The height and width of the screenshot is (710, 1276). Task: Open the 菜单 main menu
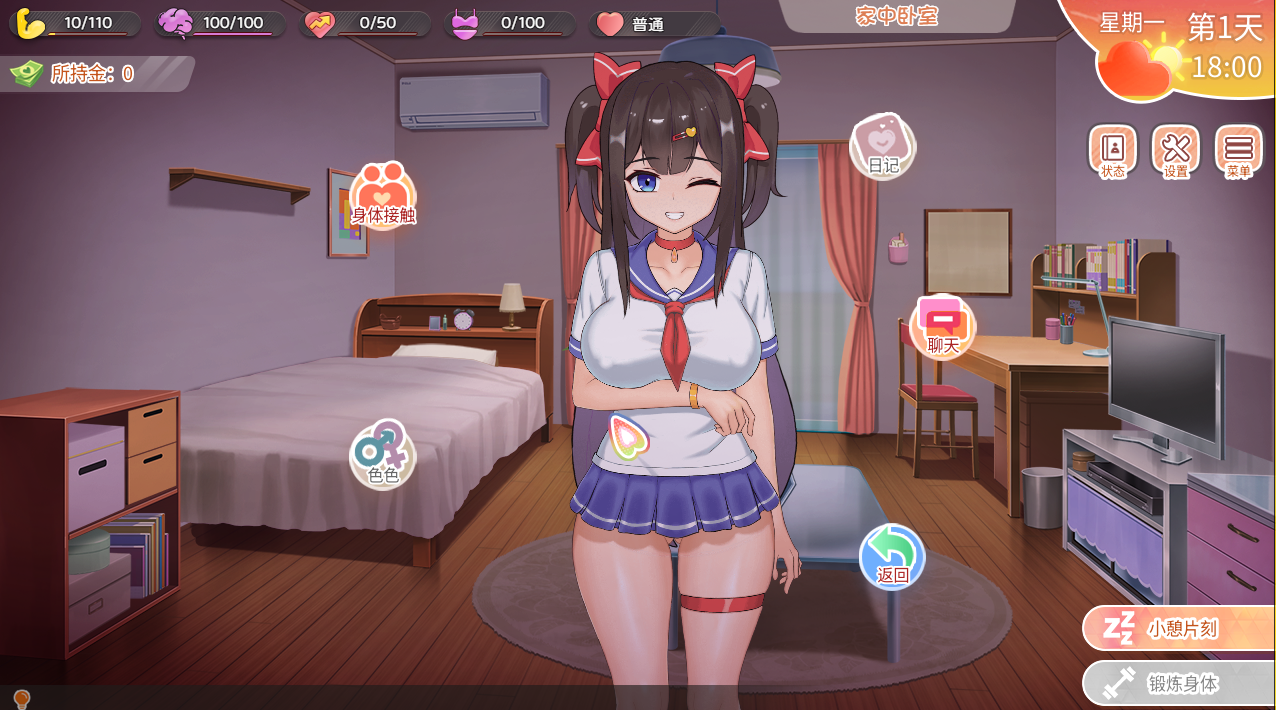click(x=1238, y=152)
